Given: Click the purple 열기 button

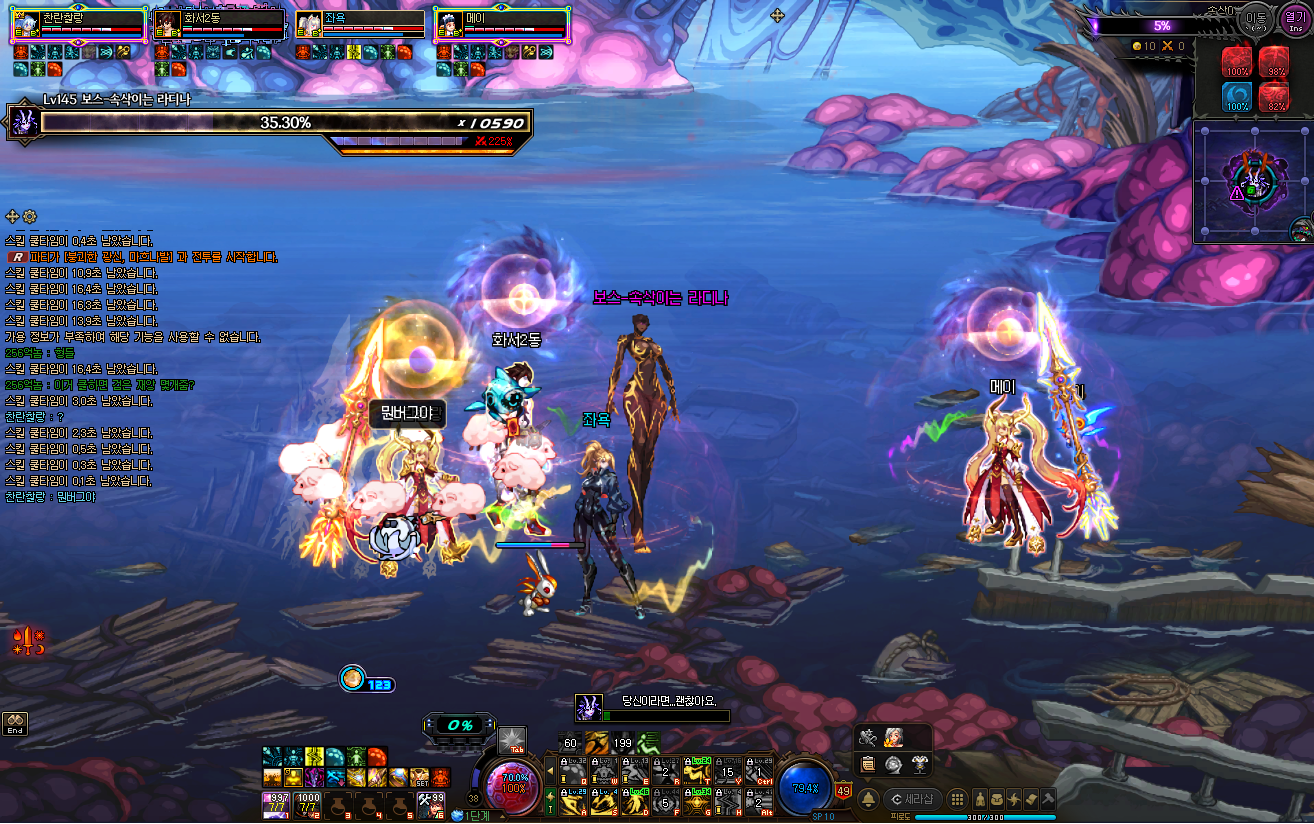Looking at the screenshot, I should point(1295,19).
